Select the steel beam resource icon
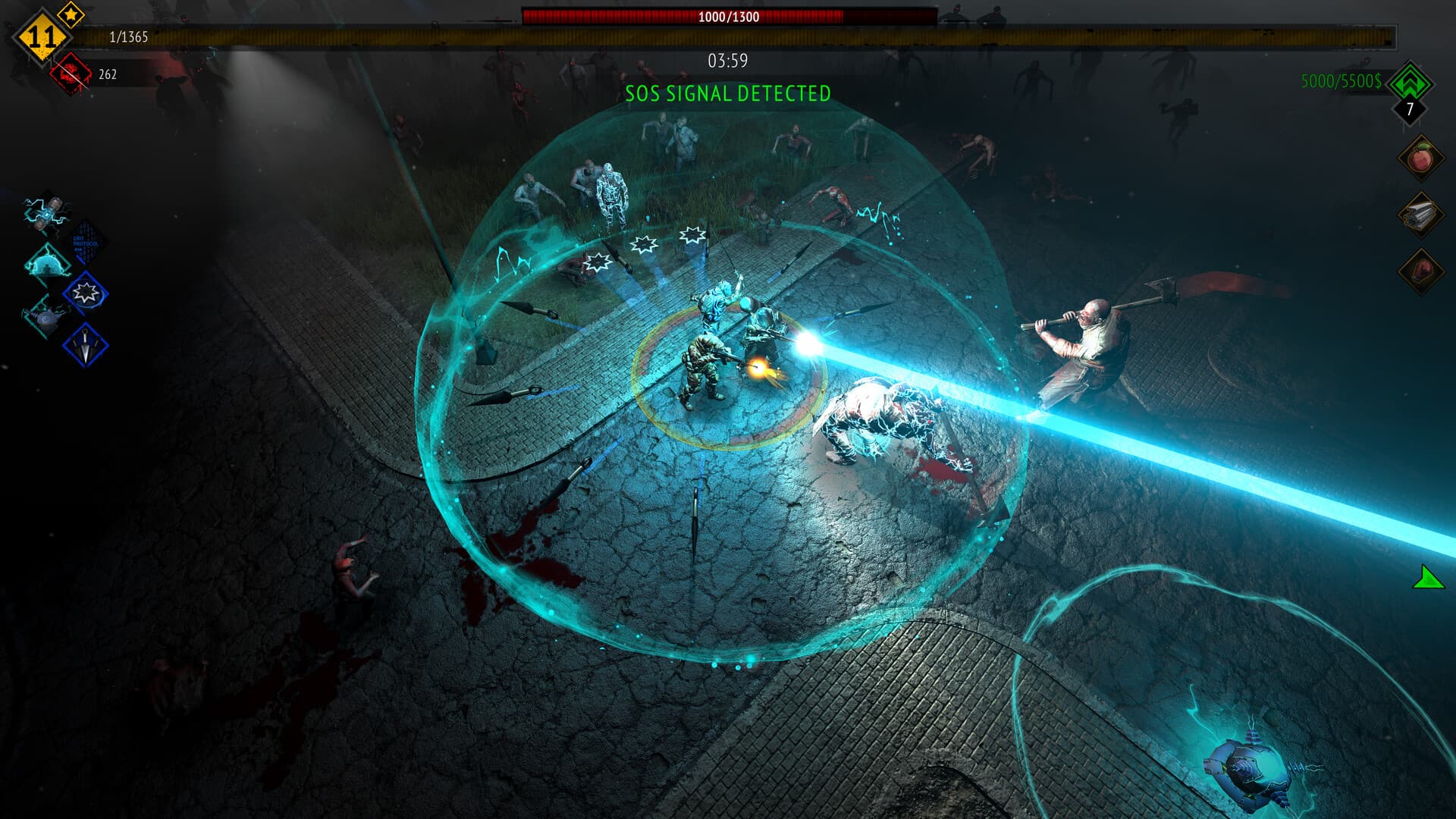This screenshot has width=1456, height=819. click(x=1420, y=215)
